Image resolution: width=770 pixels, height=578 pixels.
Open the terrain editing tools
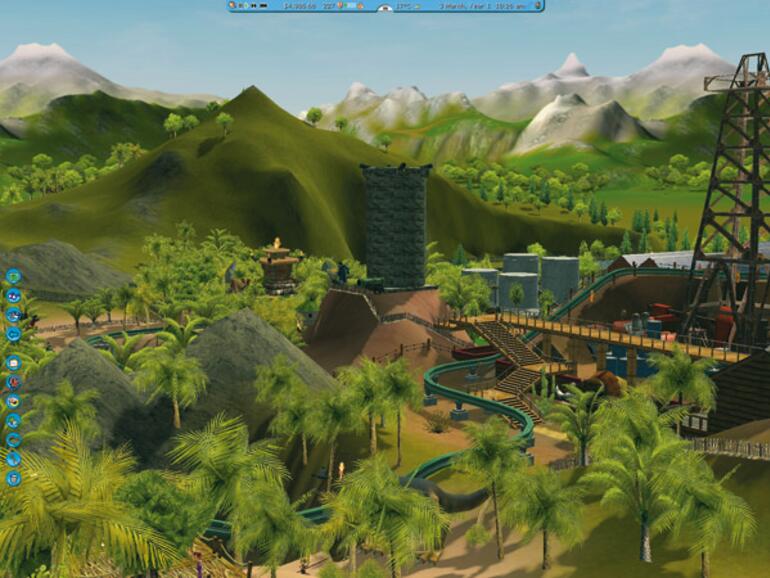[x=14, y=456]
